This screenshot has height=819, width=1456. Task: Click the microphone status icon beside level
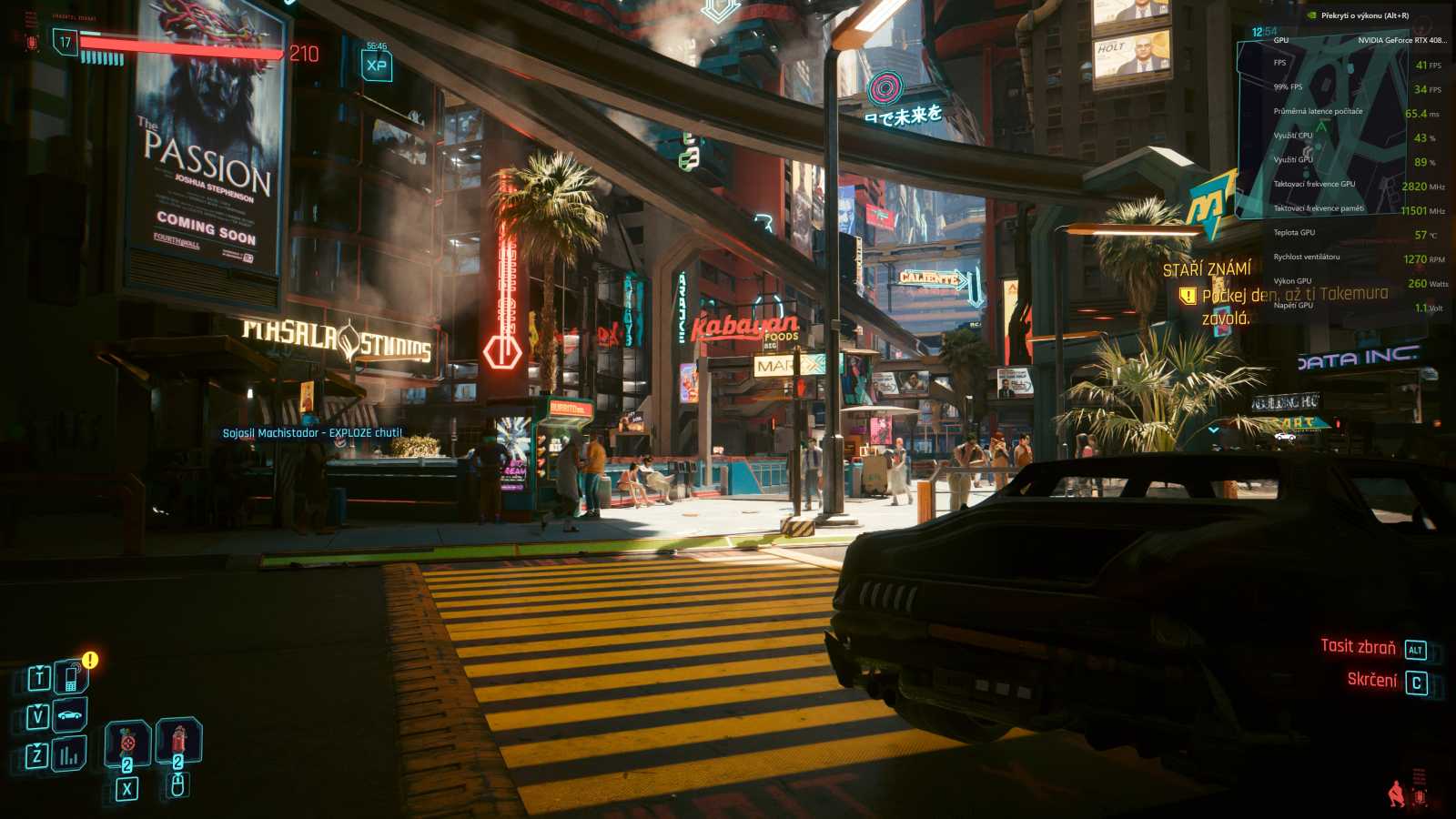(33, 42)
